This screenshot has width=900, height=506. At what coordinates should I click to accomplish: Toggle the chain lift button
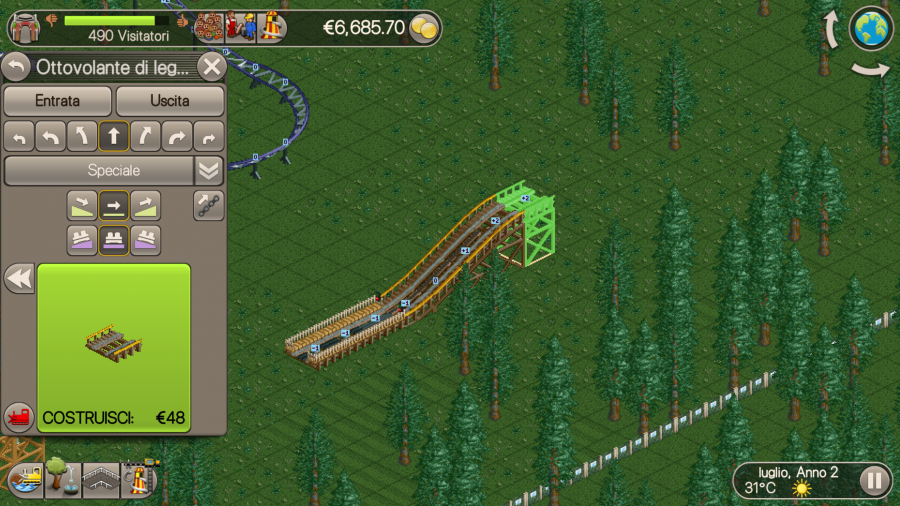(209, 205)
